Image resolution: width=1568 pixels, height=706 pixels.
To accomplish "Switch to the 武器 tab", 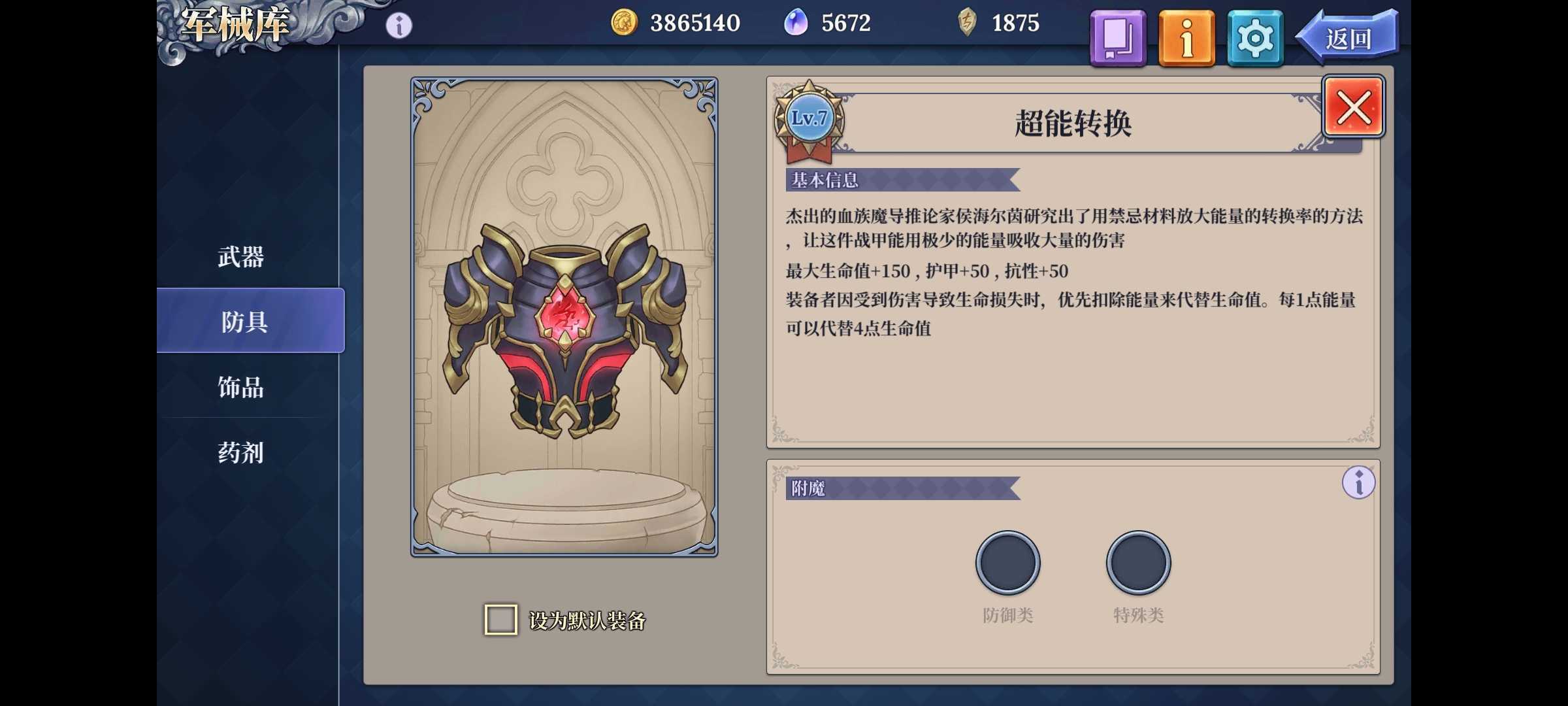I will (240, 257).
